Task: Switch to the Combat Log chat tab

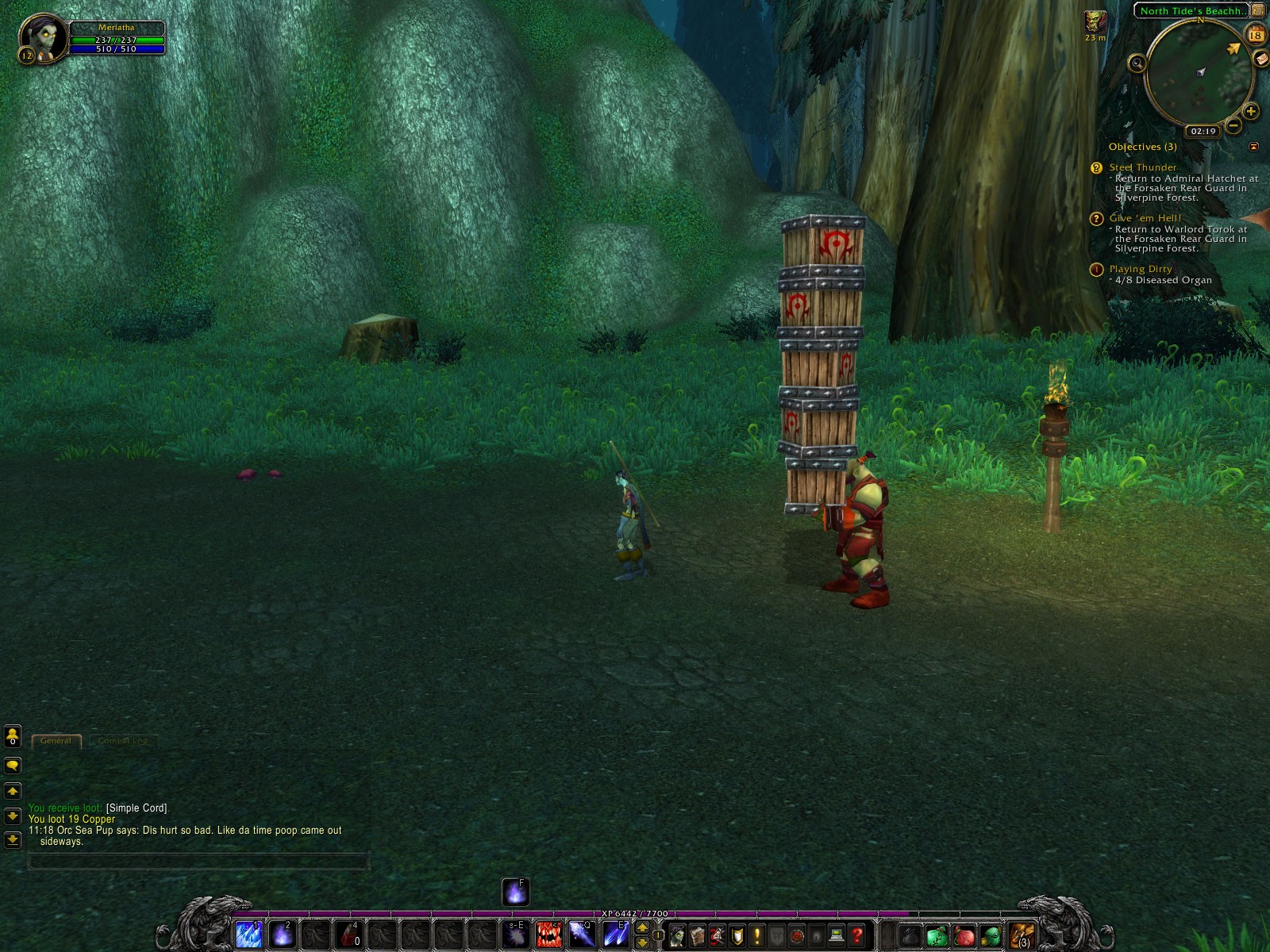Action: 123,740
